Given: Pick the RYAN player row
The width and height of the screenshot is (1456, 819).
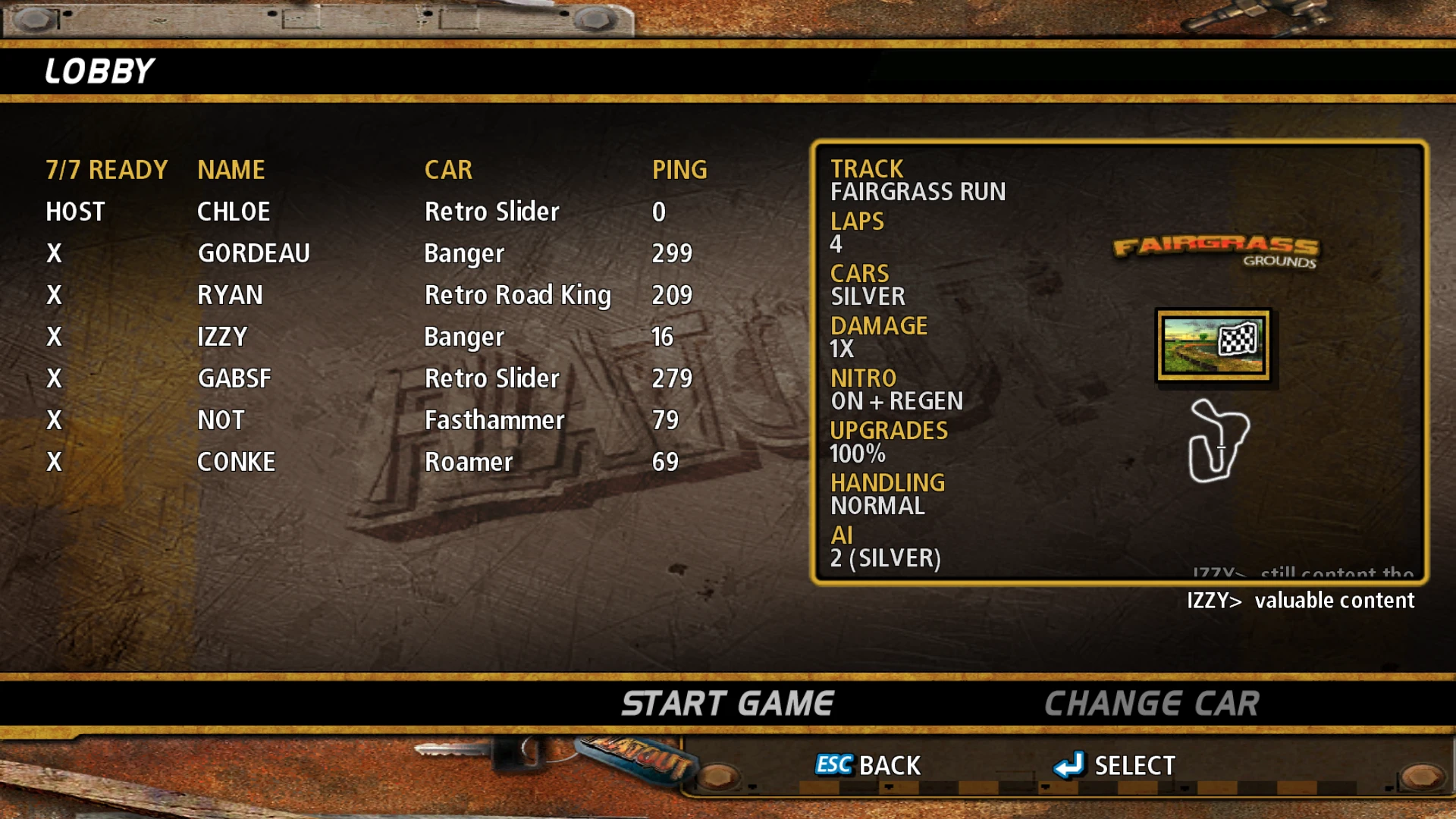Looking at the screenshot, I should [x=230, y=295].
